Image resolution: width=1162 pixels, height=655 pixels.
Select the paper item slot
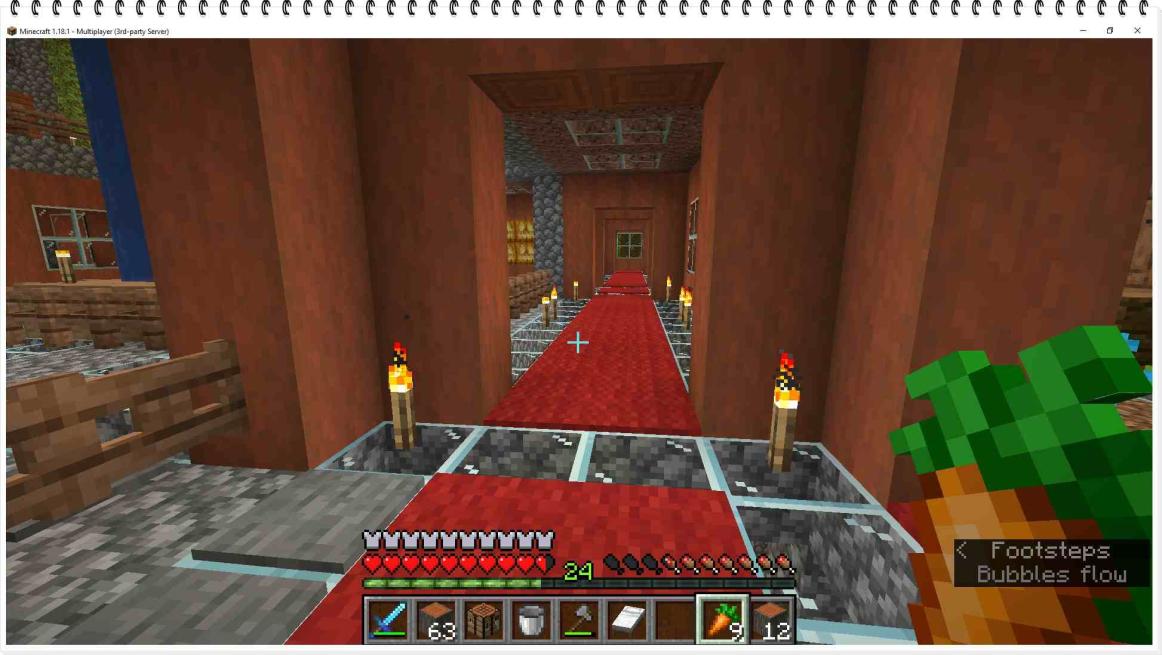click(x=627, y=620)
